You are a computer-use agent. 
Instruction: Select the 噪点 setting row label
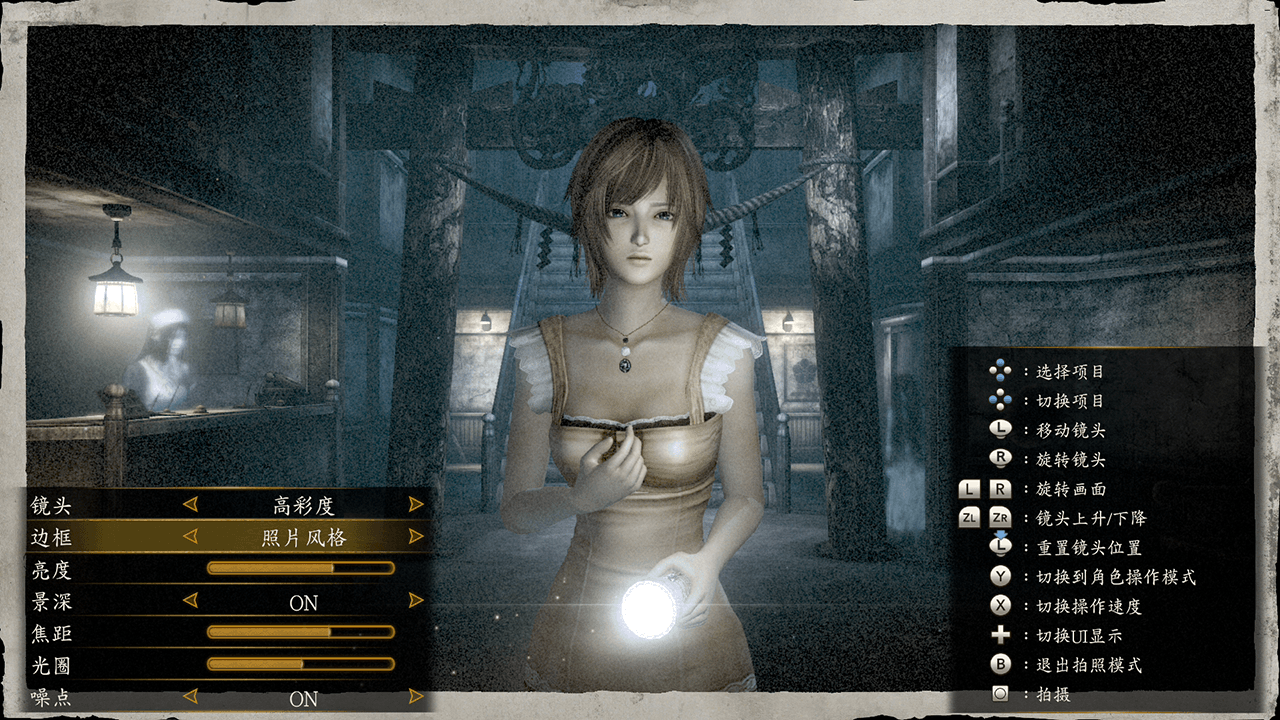point(52,697)
